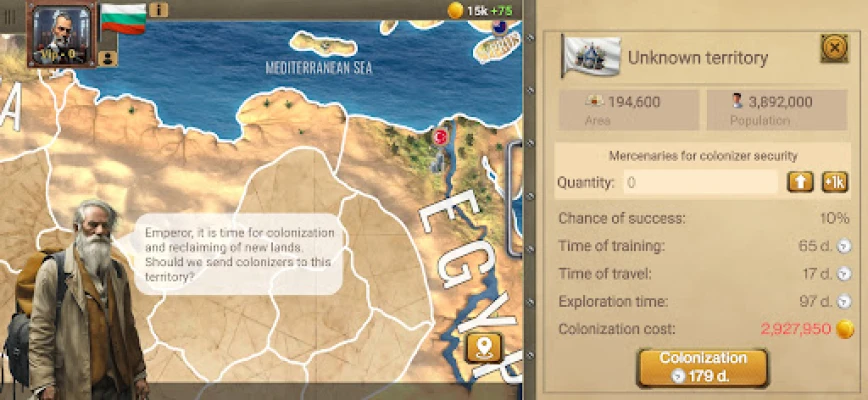Close the Unknown territory panel
Viewport: 868px width, 400px height.
coord(833,48)
